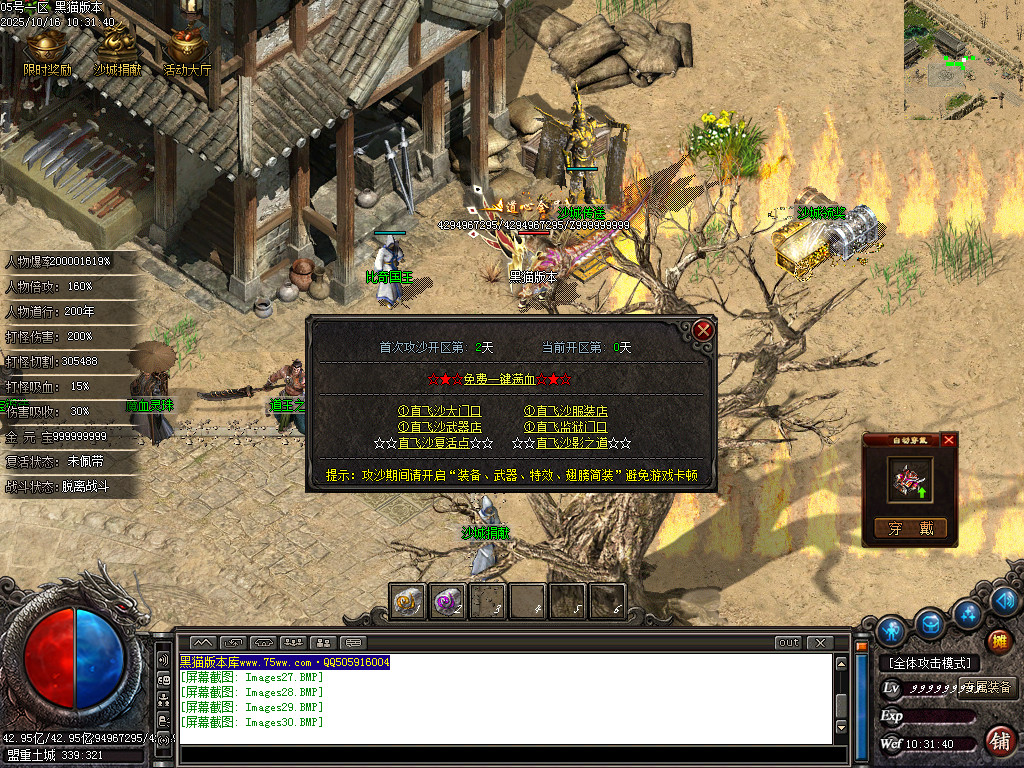Use the first hotbar slot item
The height and width of the screenshot is (768, 1024).
pyautogui.click(x=407, y=601)
